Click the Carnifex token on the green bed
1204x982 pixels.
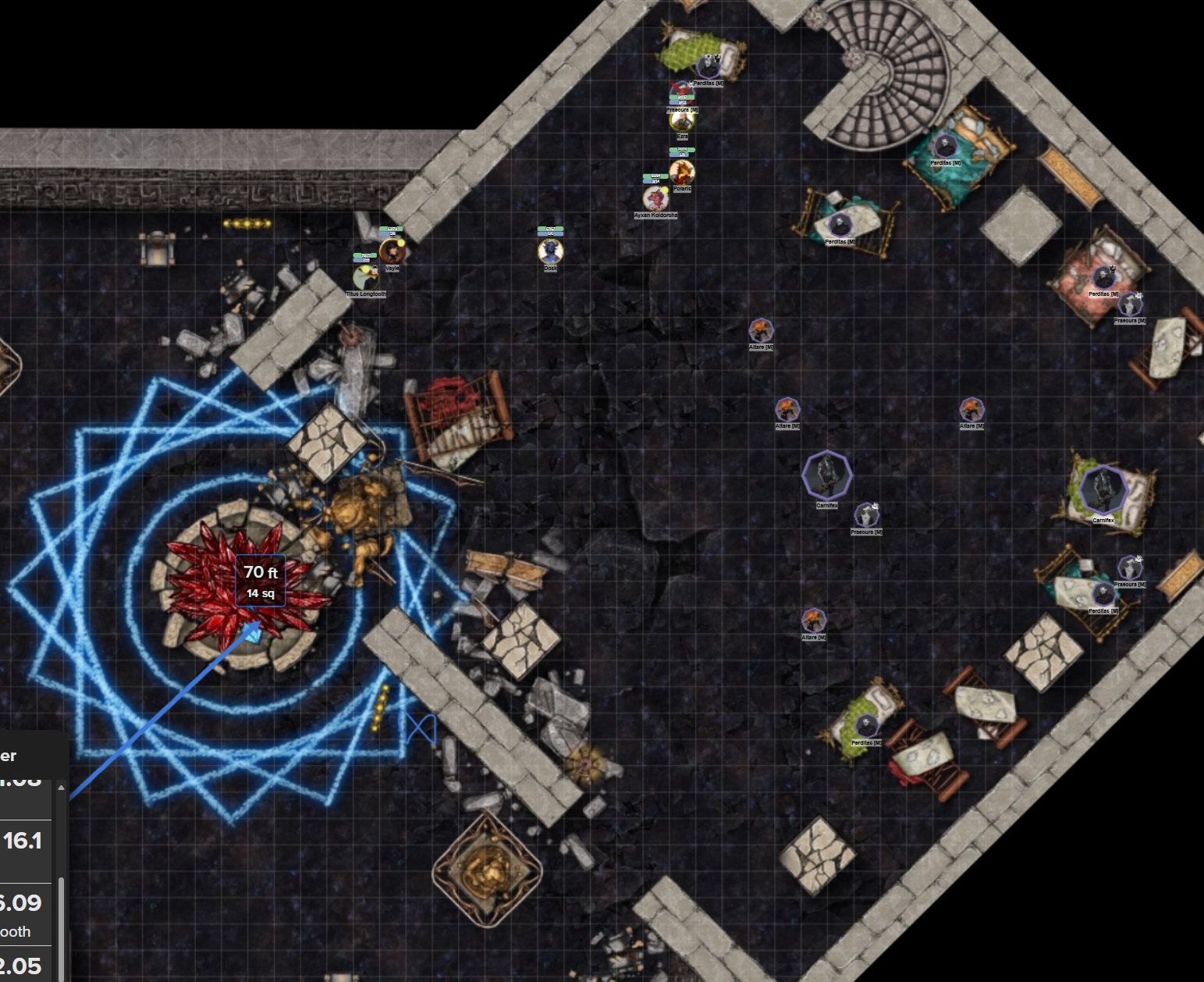(1103, 491)
